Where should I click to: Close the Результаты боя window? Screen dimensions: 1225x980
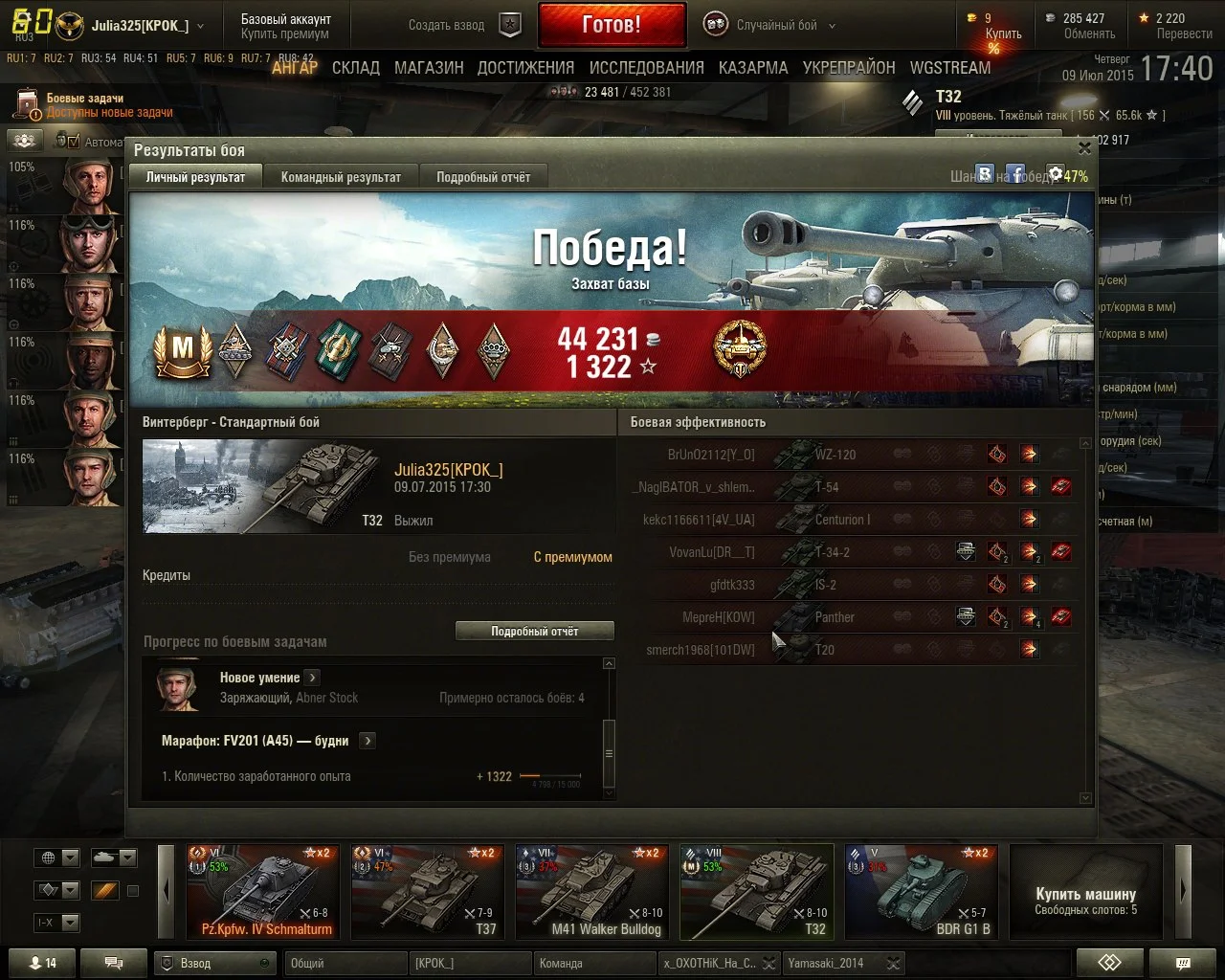(x=1084, y=148)
